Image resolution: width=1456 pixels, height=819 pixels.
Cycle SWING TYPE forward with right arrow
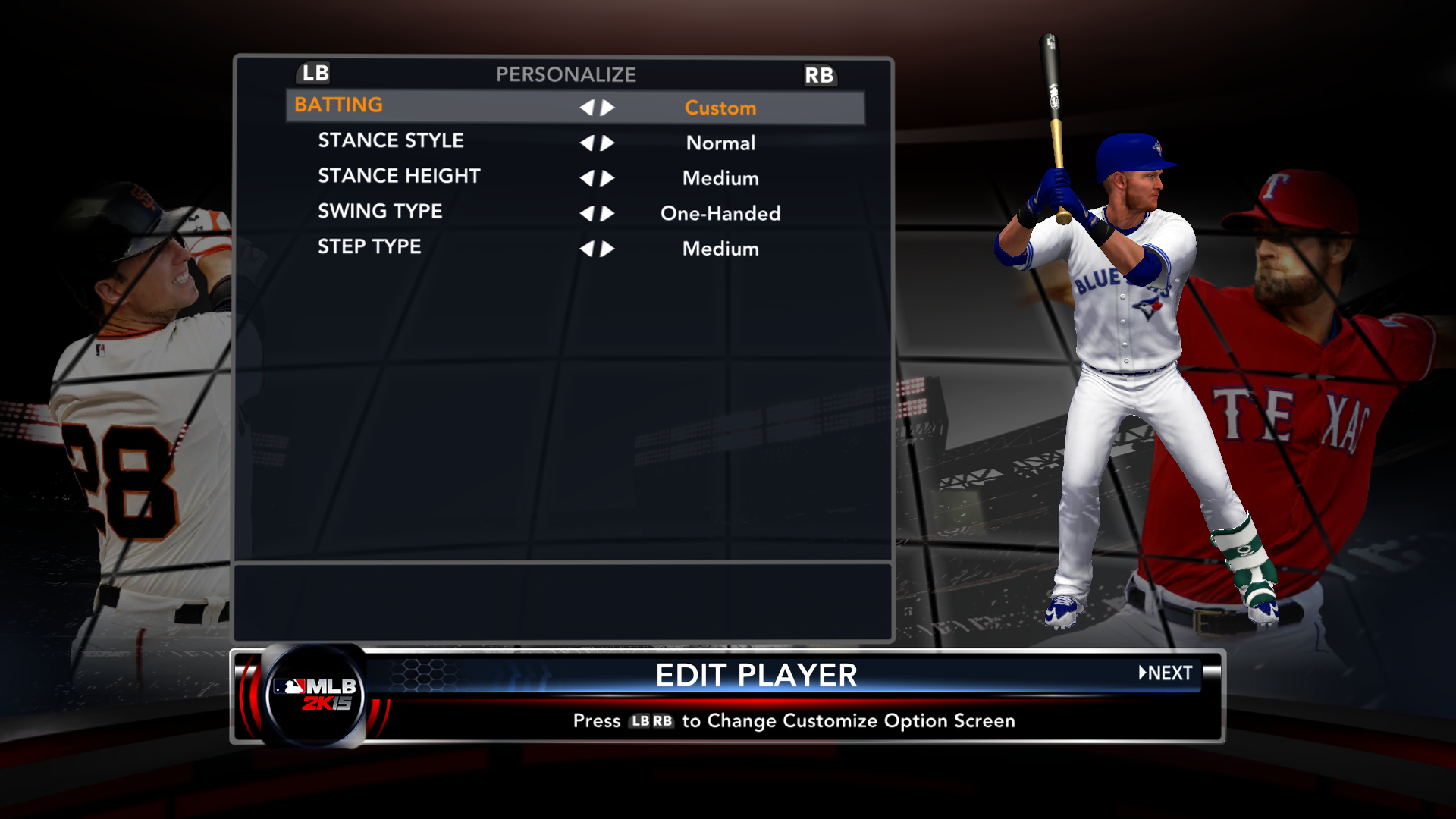point(607,214)
